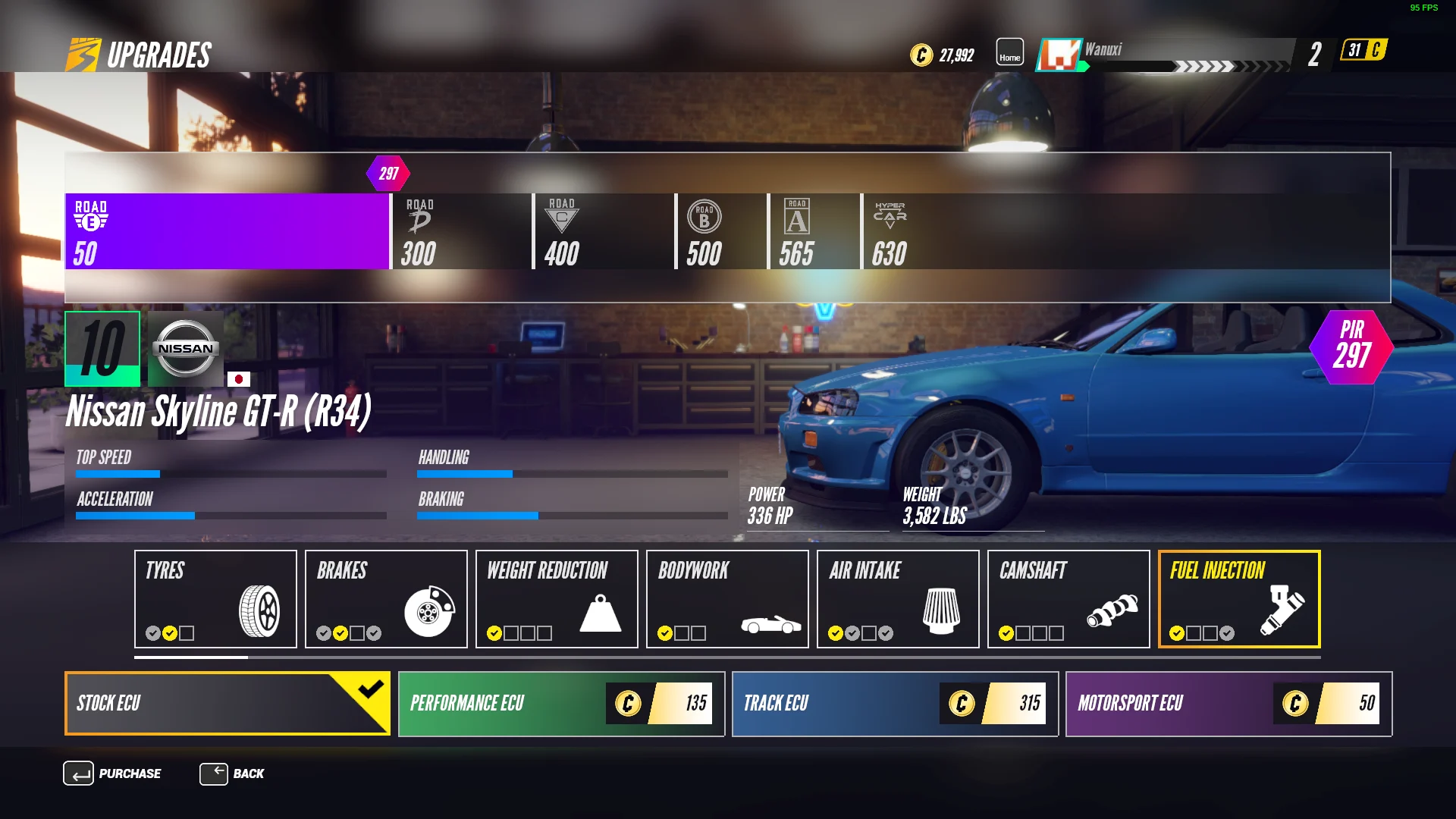The width and height of the screenshot is (1456, 819).
Task: Open the Brakes upgrade panel
Action: coord(386,599)
